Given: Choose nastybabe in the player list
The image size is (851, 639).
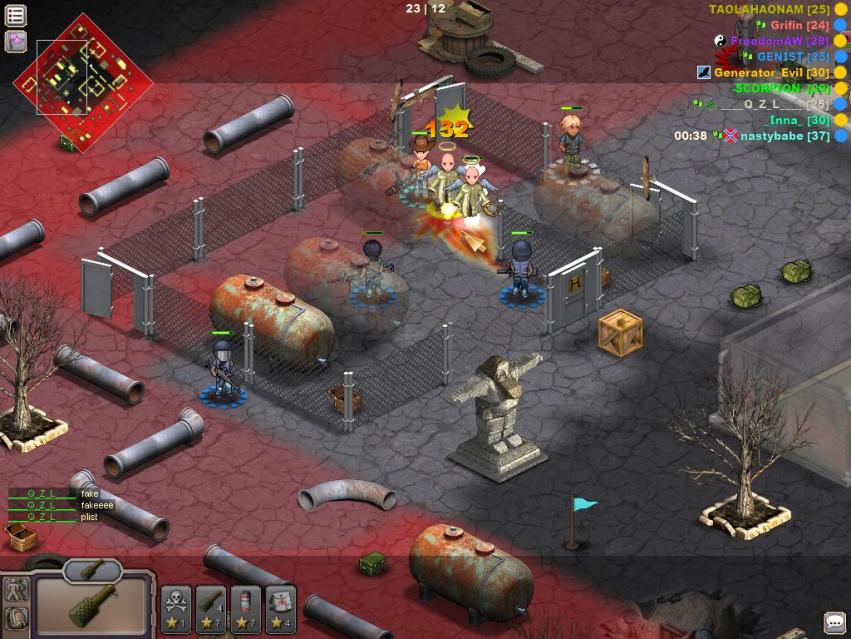Looking at the screenshot, I should tap(785, 136).
